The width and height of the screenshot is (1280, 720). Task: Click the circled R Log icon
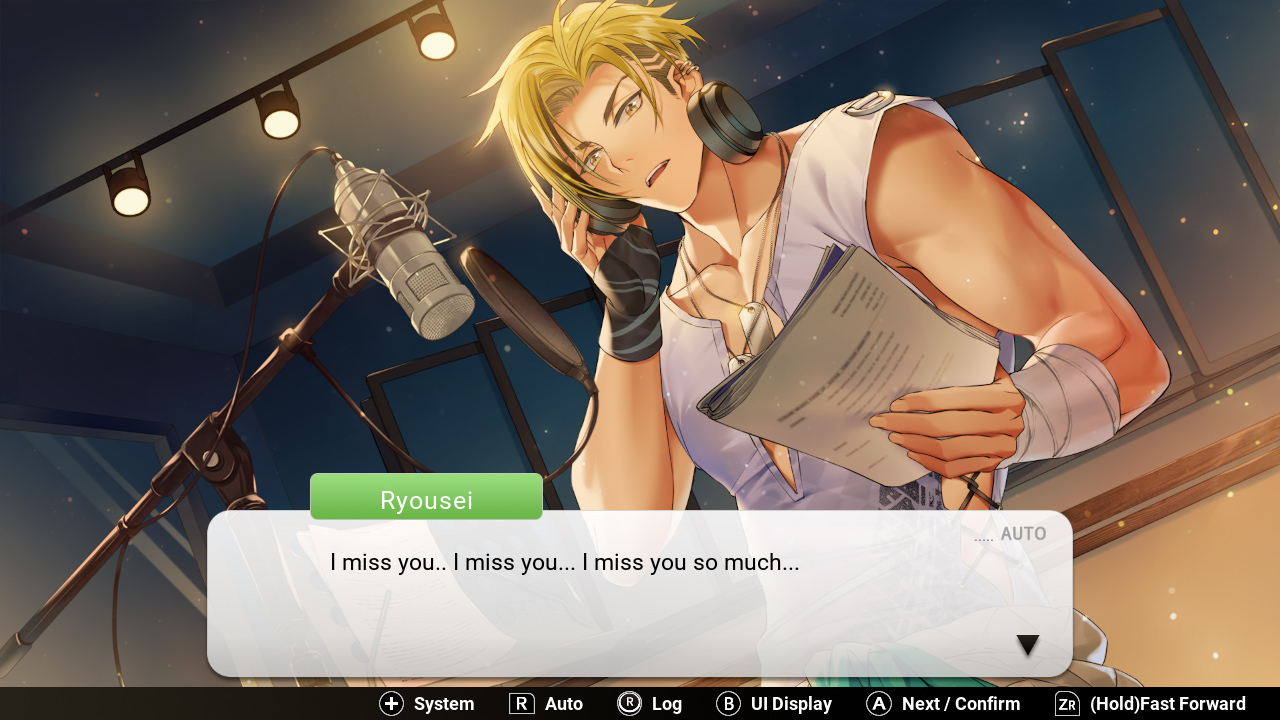click(x=628, y=703)
